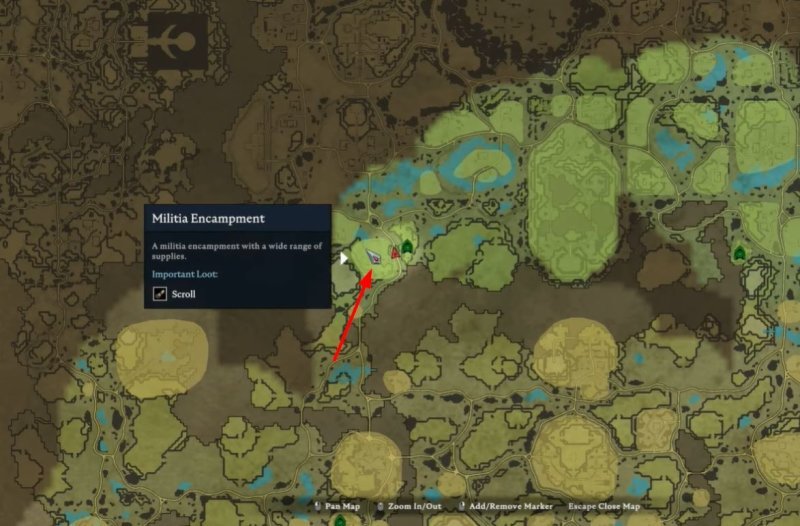Image resolution: width=800 pixels, height=526 pixels.
Task: Select the lone green marker far from the encampment
Action: coord(739,252)
